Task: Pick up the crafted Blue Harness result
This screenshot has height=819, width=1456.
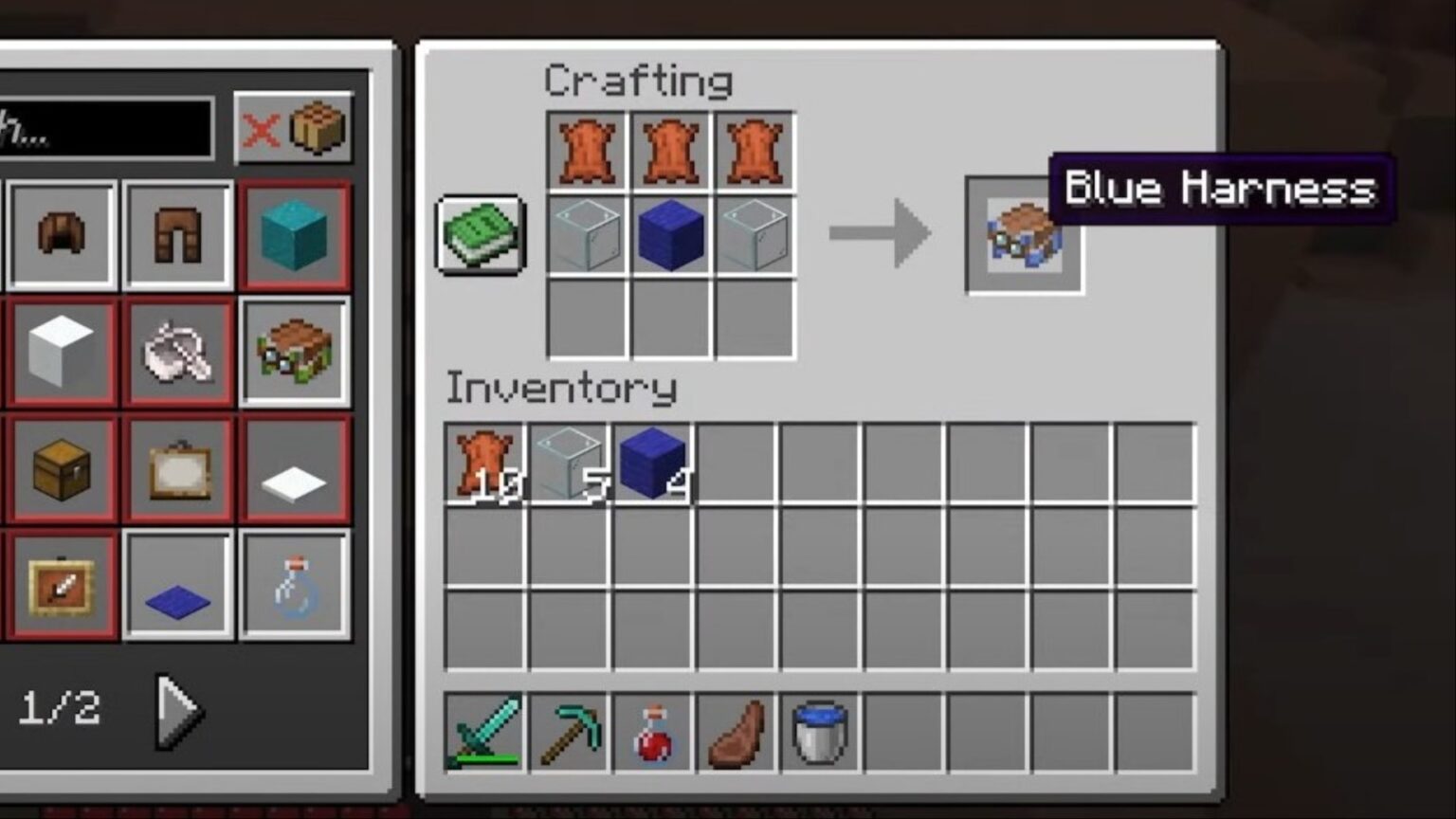Action: (1024, 234)
